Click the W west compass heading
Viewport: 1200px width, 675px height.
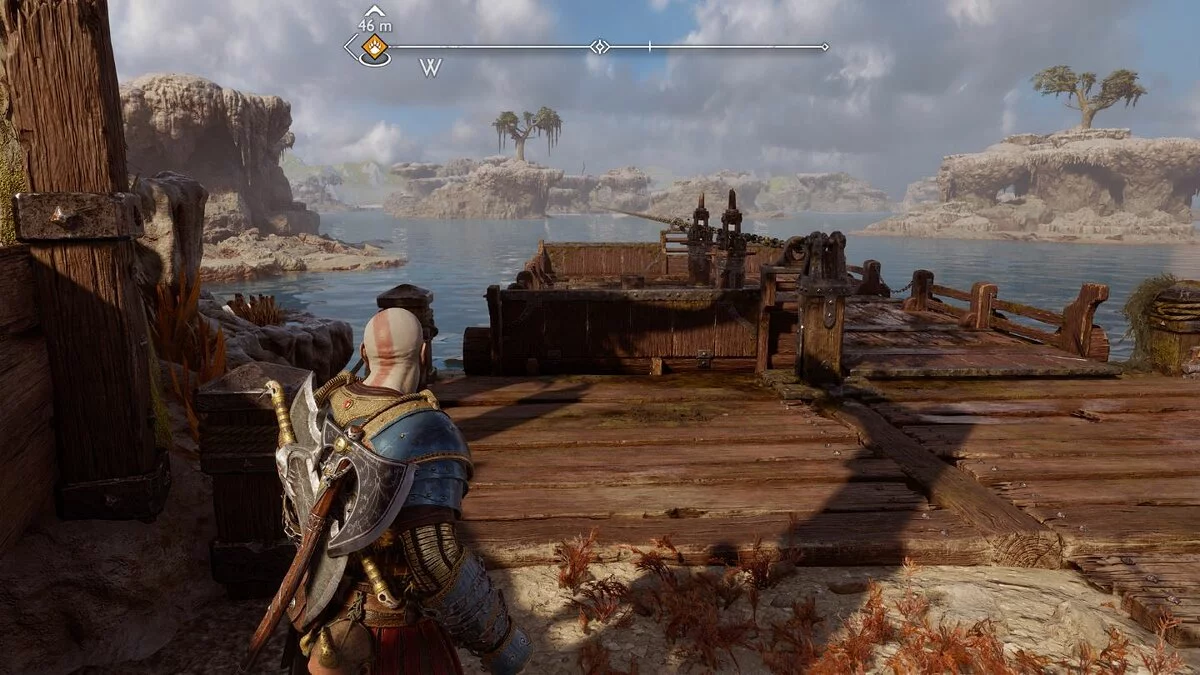[x=430, y=68]
